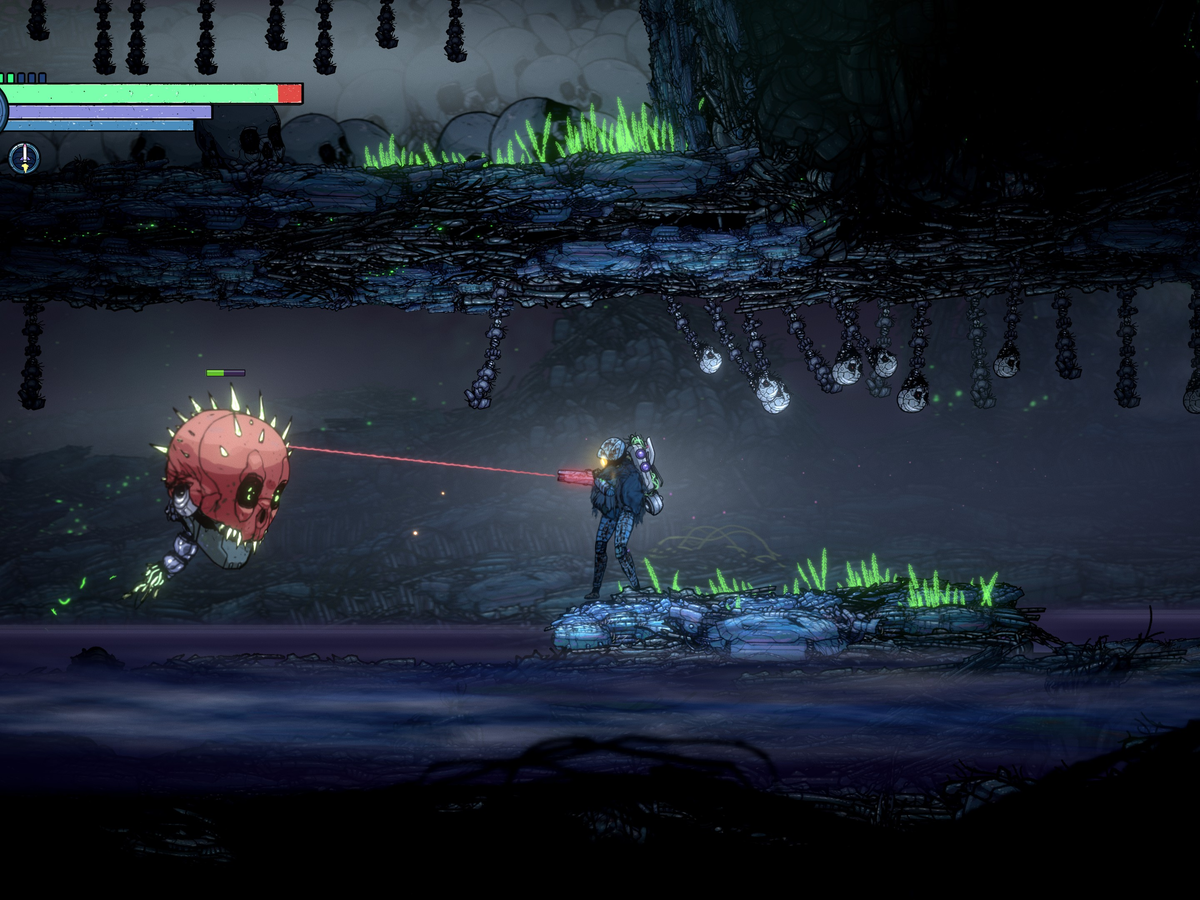
Task: Click the rocket ability icon
Action: 24,156
